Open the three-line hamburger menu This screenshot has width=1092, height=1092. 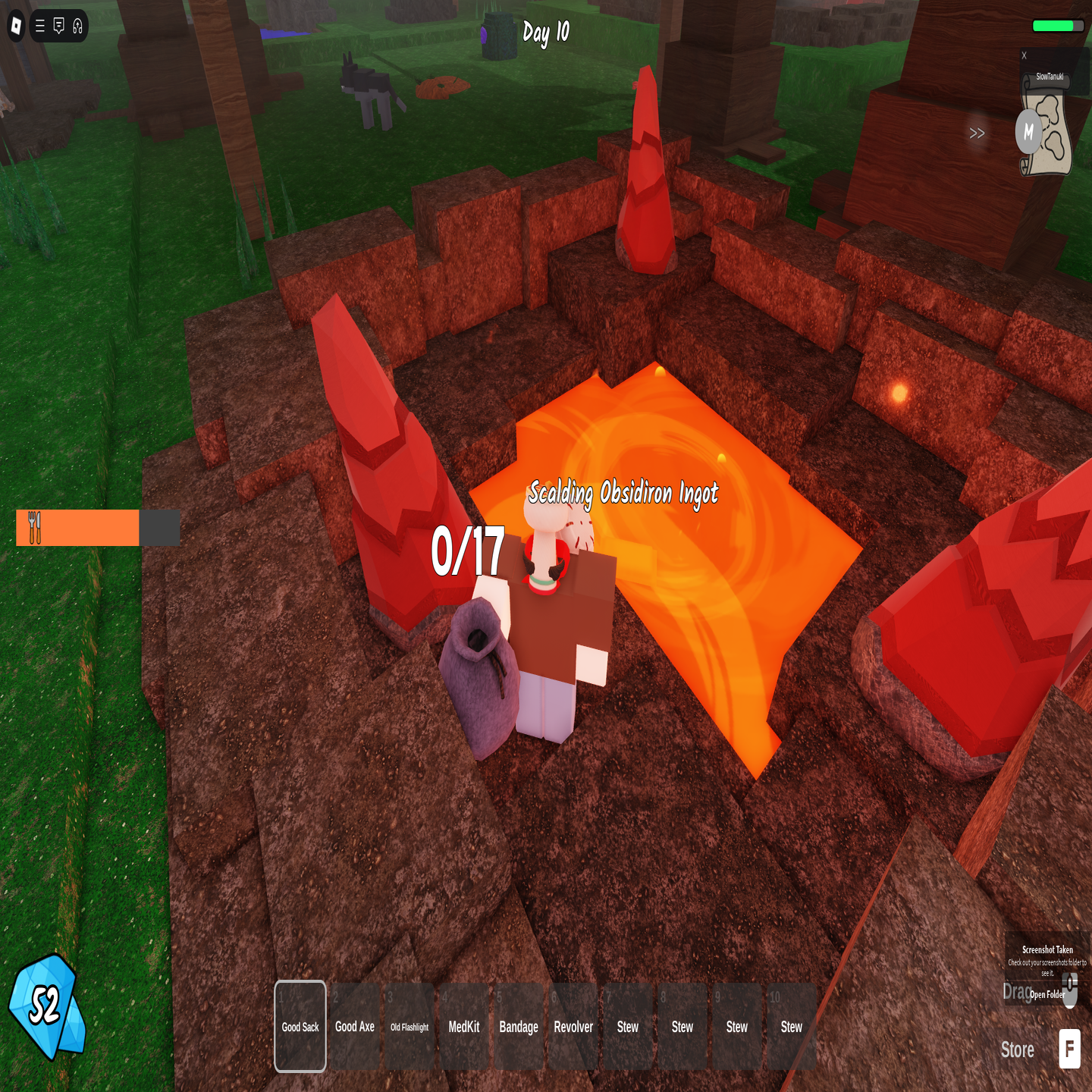point(40,27)
